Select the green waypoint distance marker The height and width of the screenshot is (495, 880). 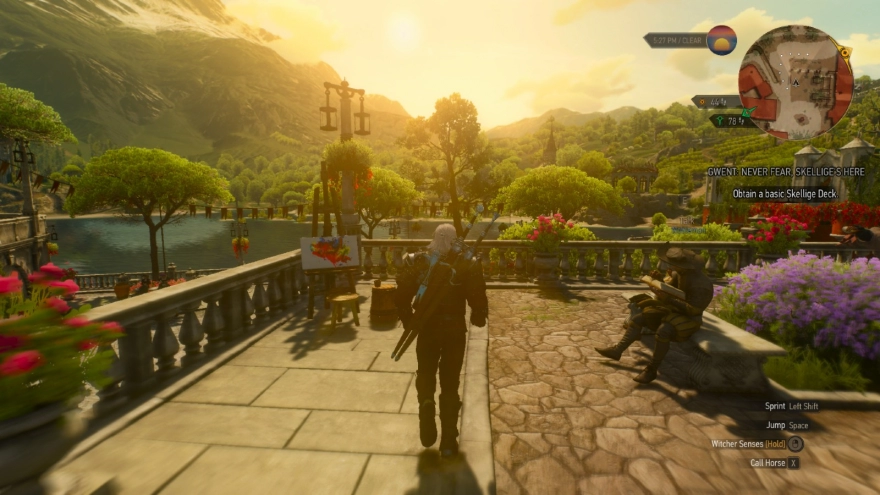pos(732,121)
